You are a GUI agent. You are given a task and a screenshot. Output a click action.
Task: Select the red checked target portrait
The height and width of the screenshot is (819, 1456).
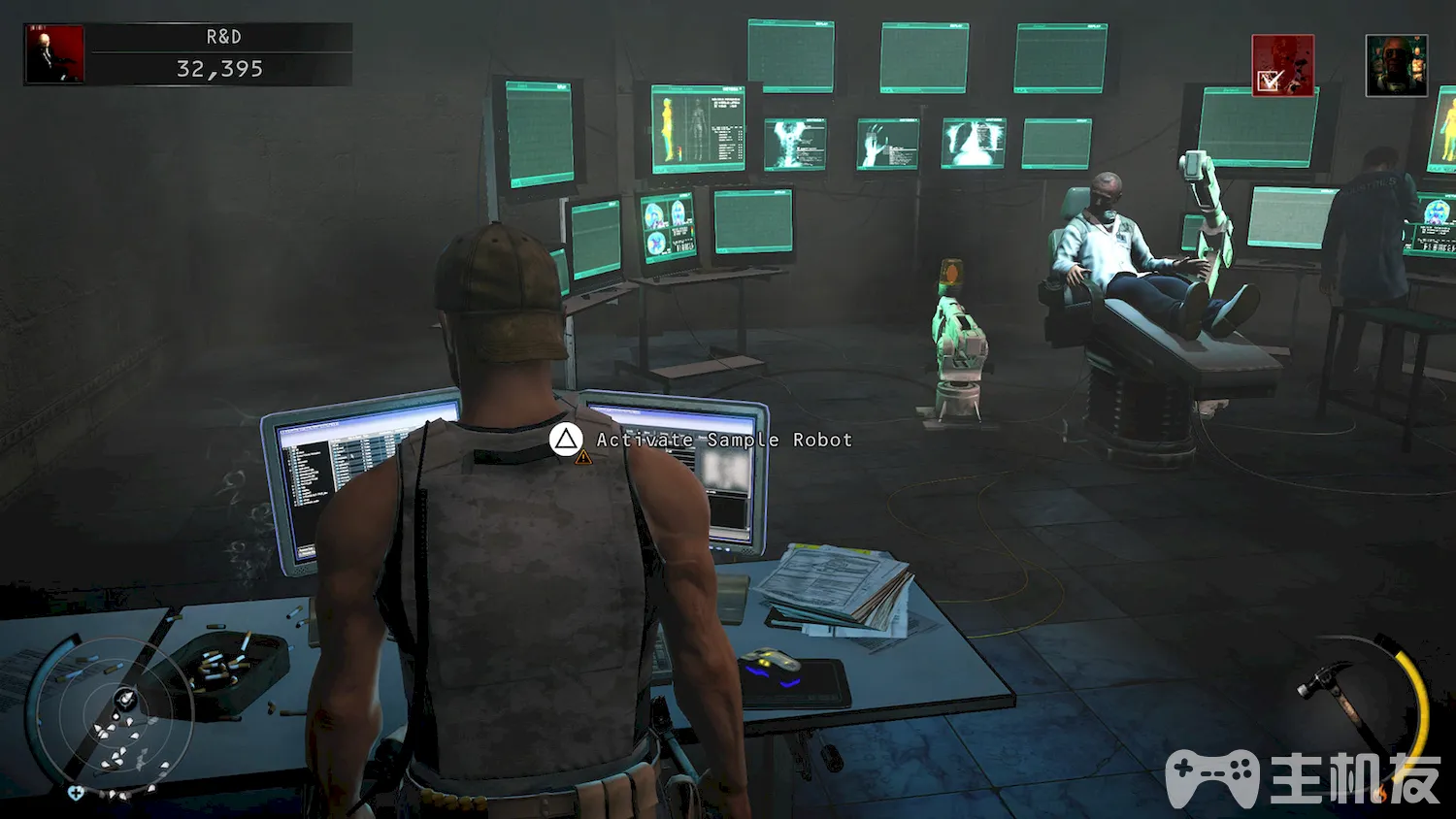pos(1282,65)
